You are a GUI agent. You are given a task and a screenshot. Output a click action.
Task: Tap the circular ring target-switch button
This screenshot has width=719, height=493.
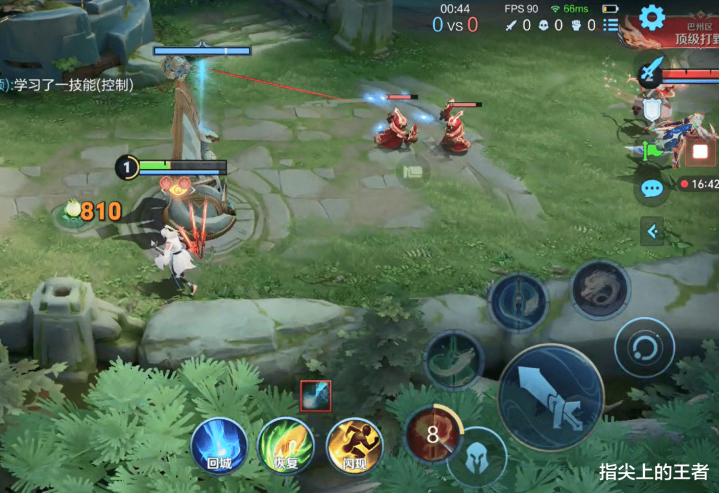644,348
